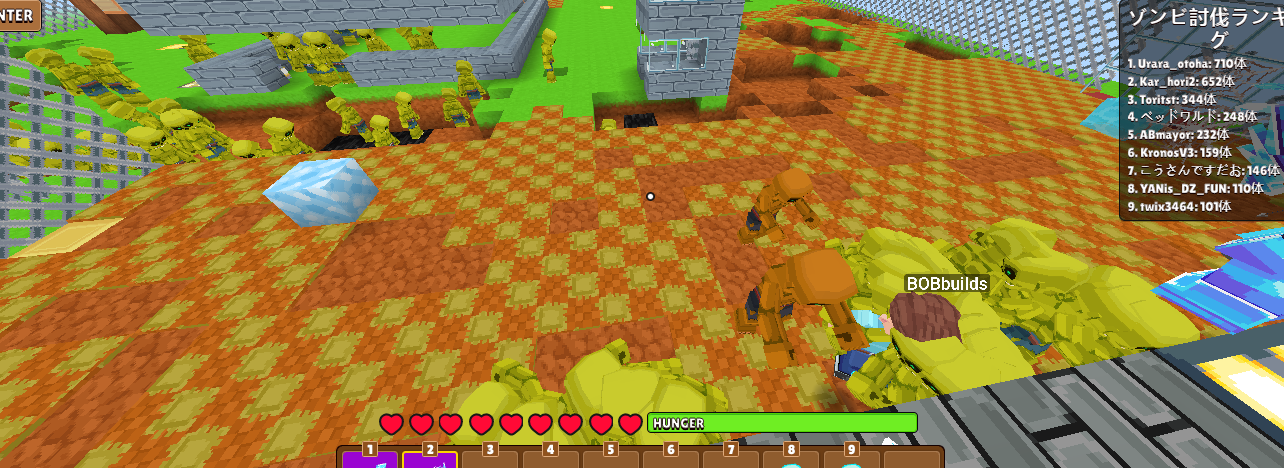The image size is (1284, 468).
Task: Click the ABmayor leaderboard entry
Action: [x=1178, y=135]
